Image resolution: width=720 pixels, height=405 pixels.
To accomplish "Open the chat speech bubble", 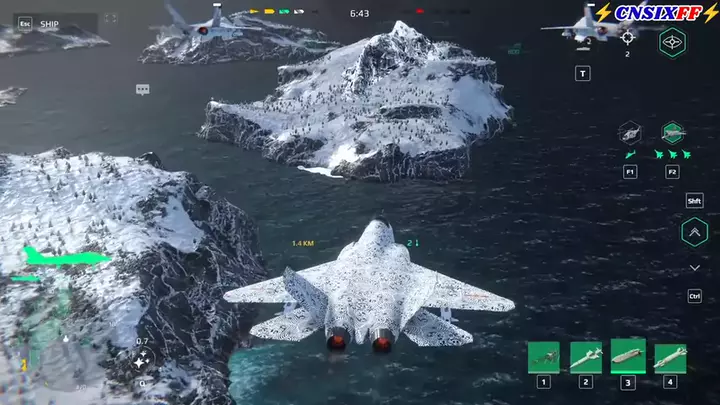I will tap(142, 90).
